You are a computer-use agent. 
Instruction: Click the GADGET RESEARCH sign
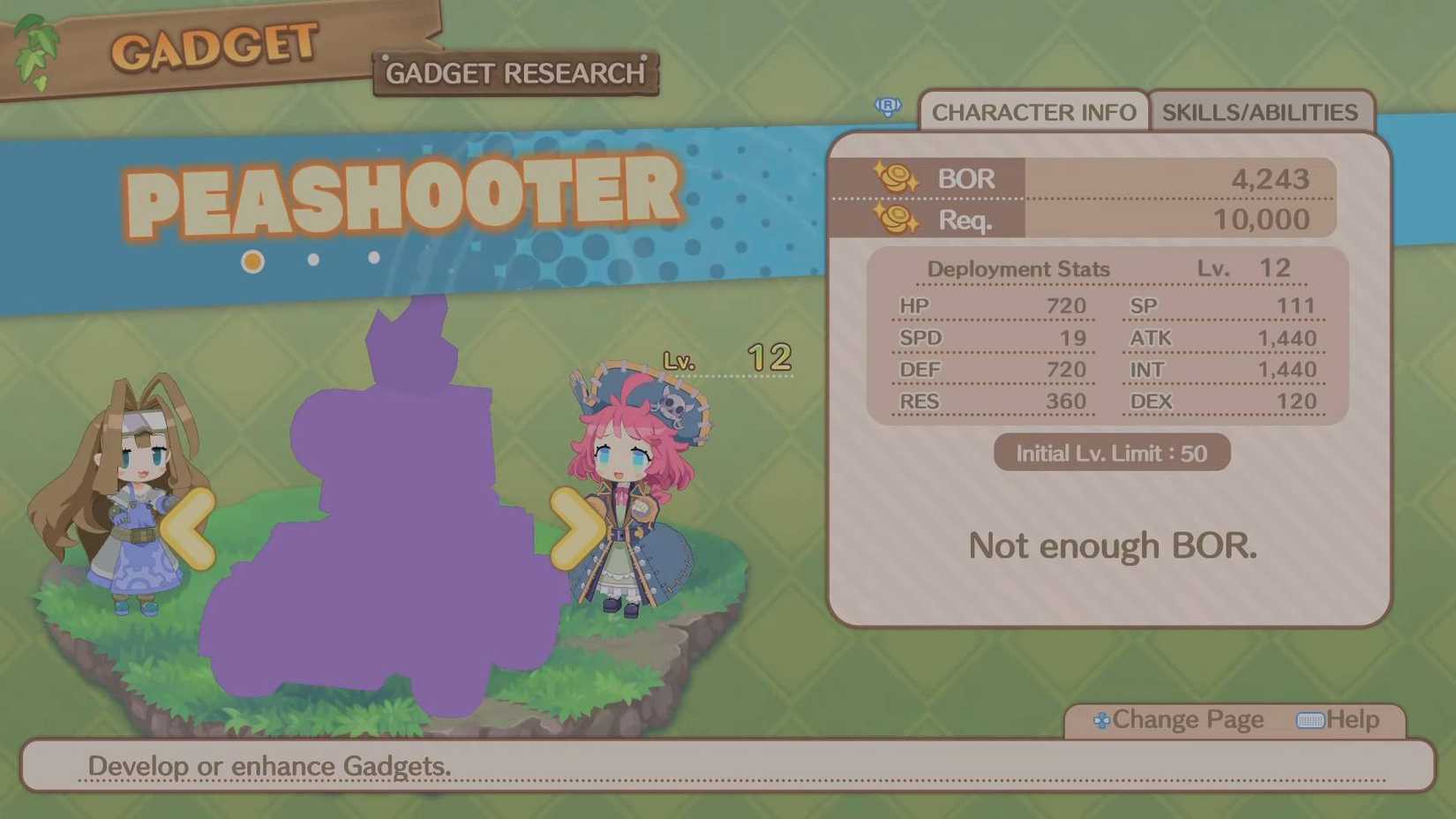[x=514, y=73]
